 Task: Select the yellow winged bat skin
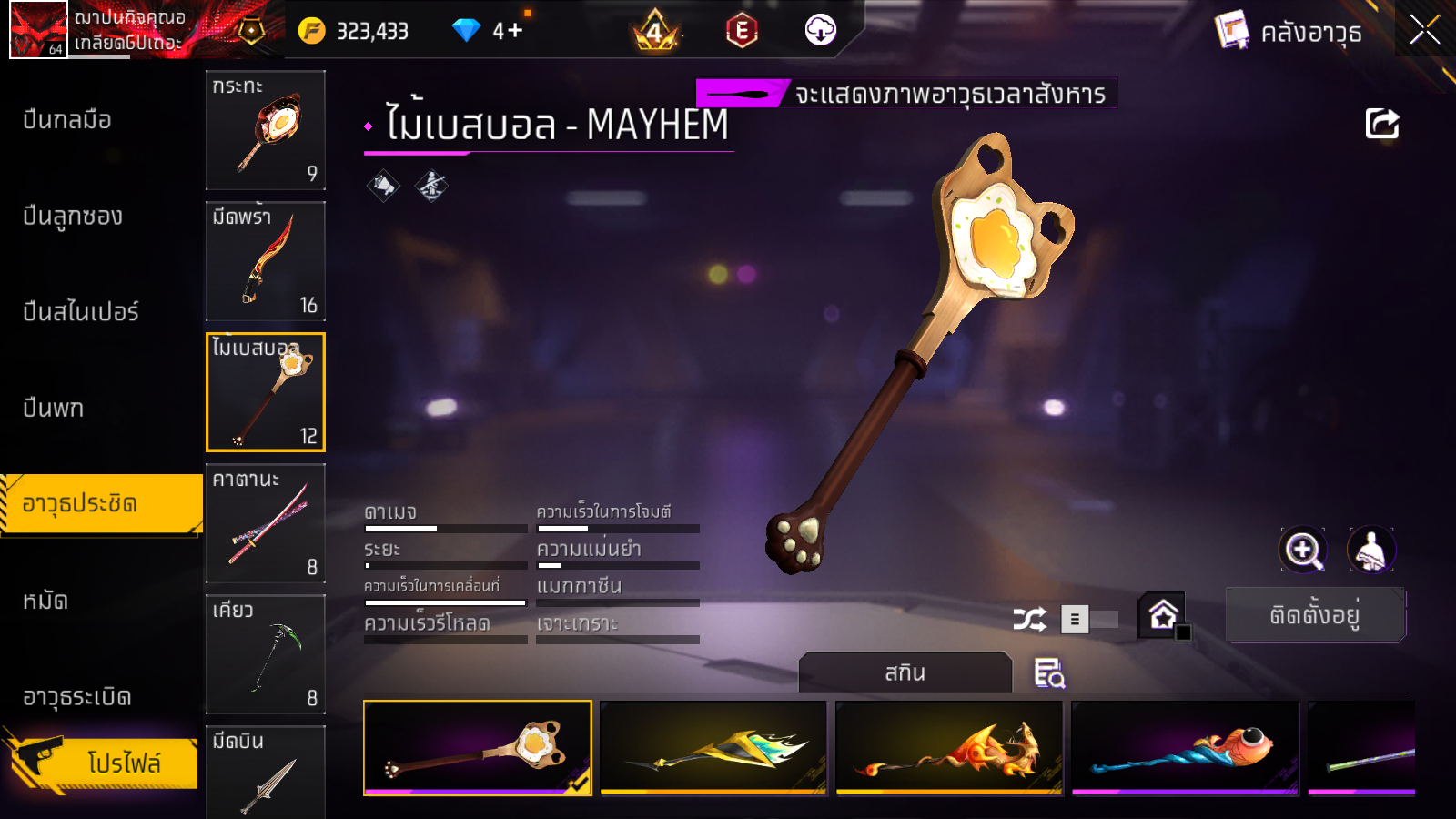pos(713,748)
